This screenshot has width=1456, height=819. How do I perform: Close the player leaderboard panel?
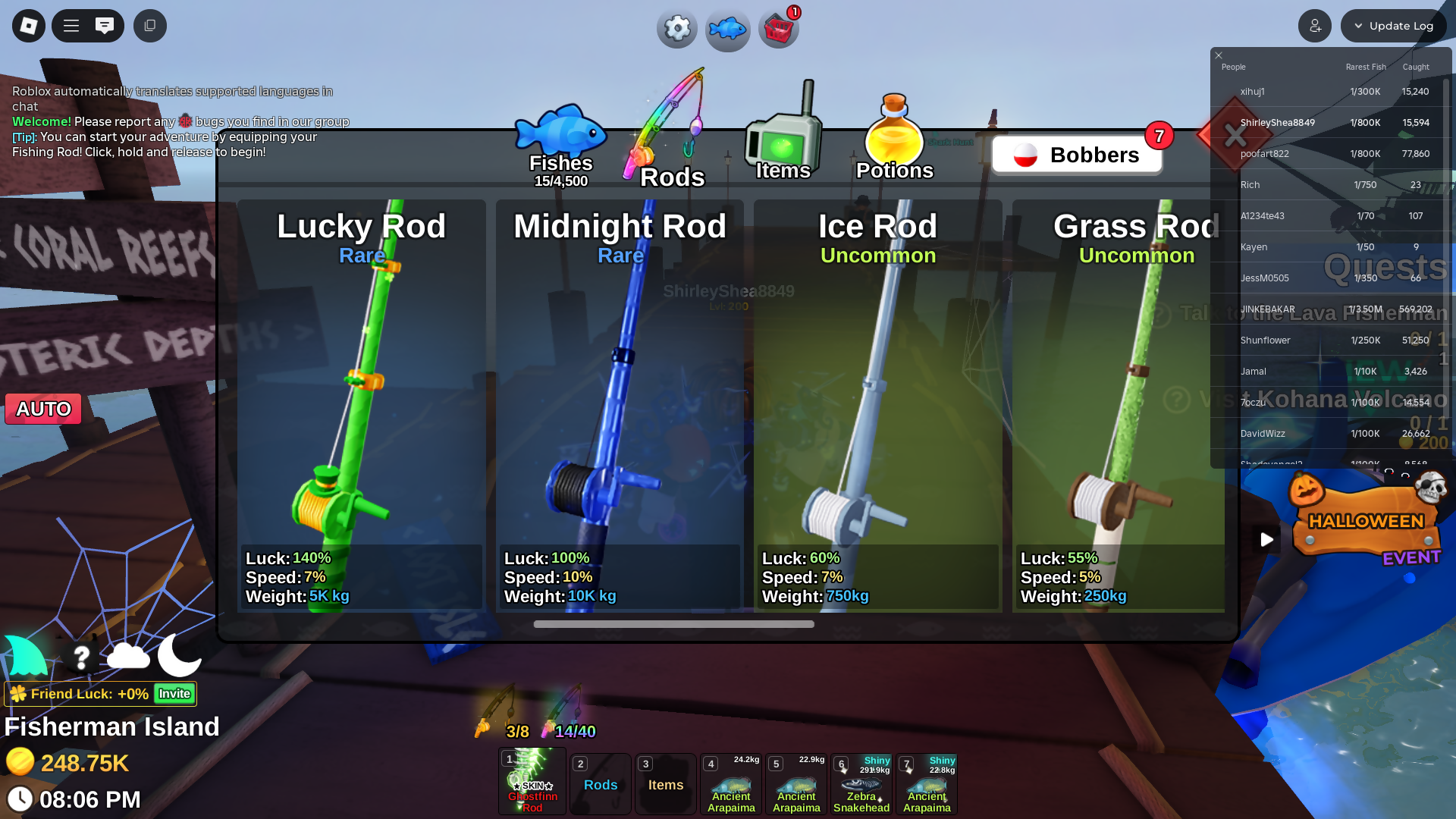(x=1219, y=55)
